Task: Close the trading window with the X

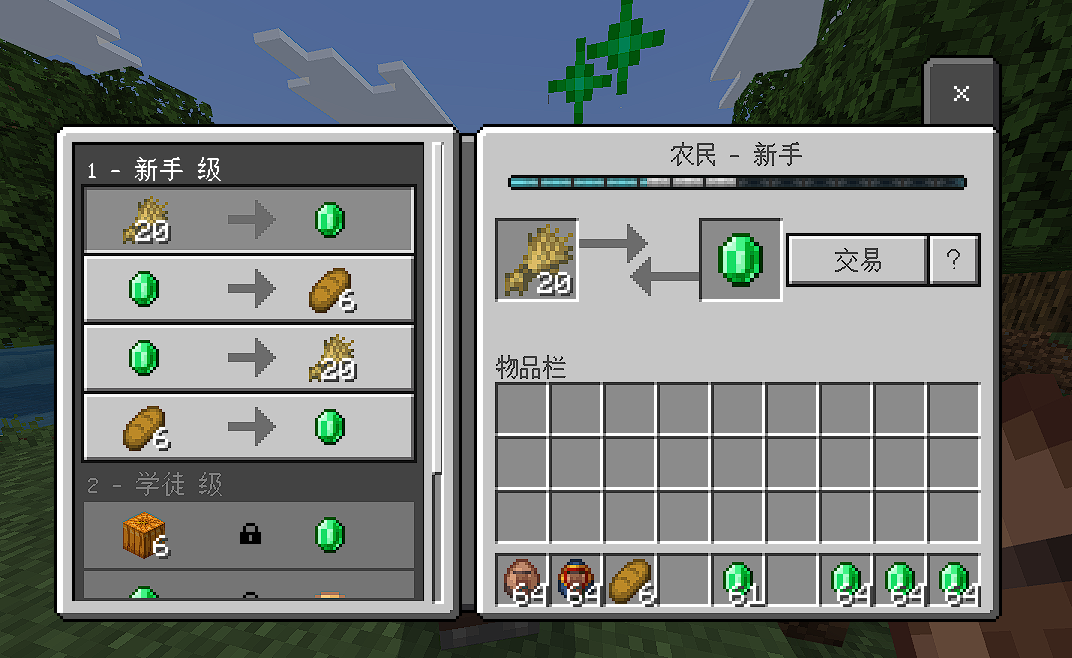Action: [x=961, y=93]
